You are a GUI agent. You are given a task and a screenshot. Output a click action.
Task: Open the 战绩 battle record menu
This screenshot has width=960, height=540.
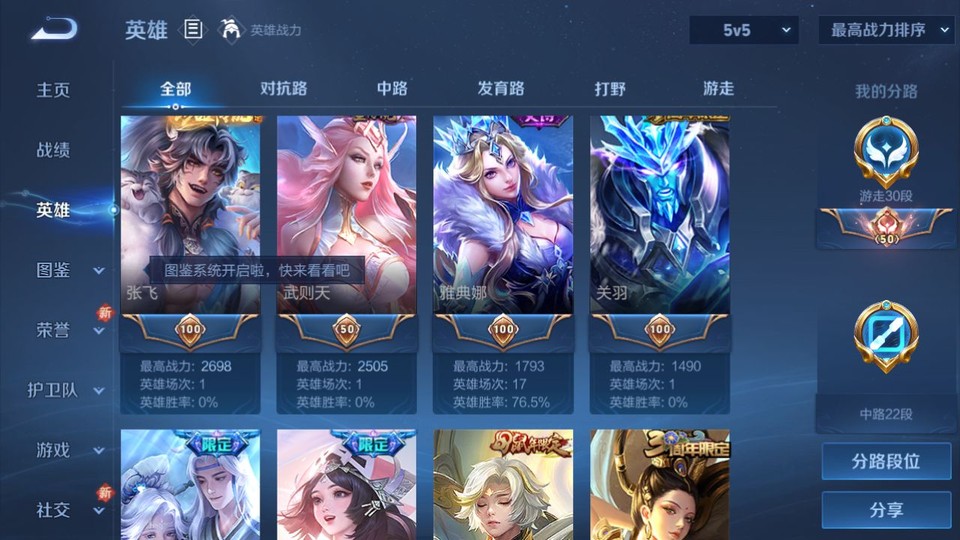coord(54,150)
